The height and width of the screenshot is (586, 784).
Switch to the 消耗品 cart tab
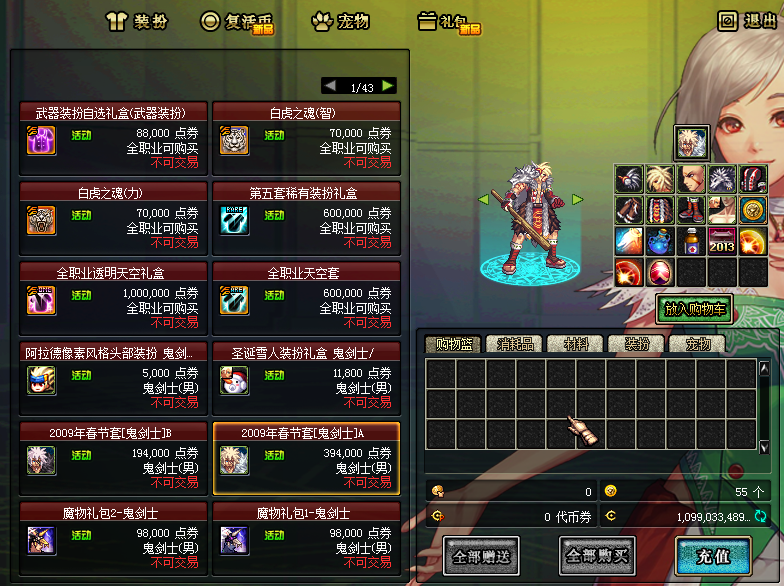point(517,344)
